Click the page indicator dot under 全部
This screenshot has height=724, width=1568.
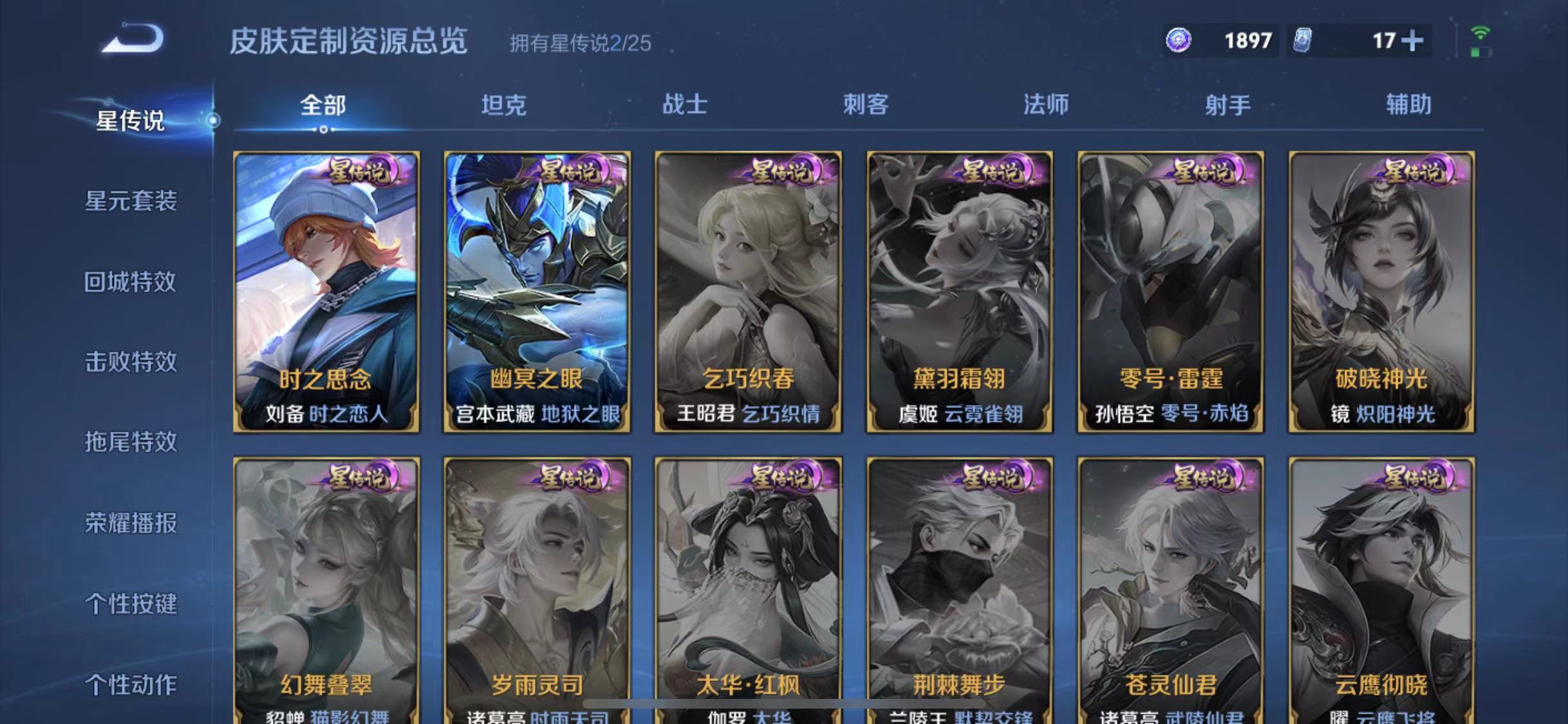point(324,129)
